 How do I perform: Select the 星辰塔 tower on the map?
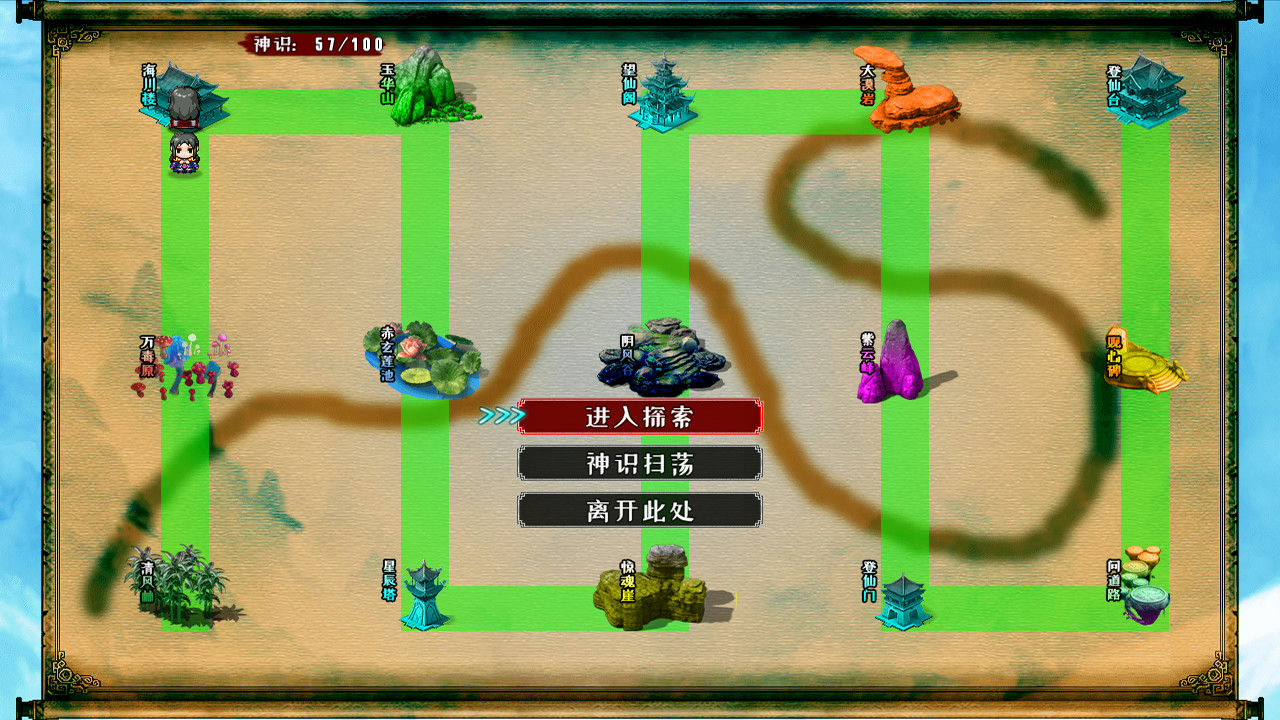coord(425,595)
